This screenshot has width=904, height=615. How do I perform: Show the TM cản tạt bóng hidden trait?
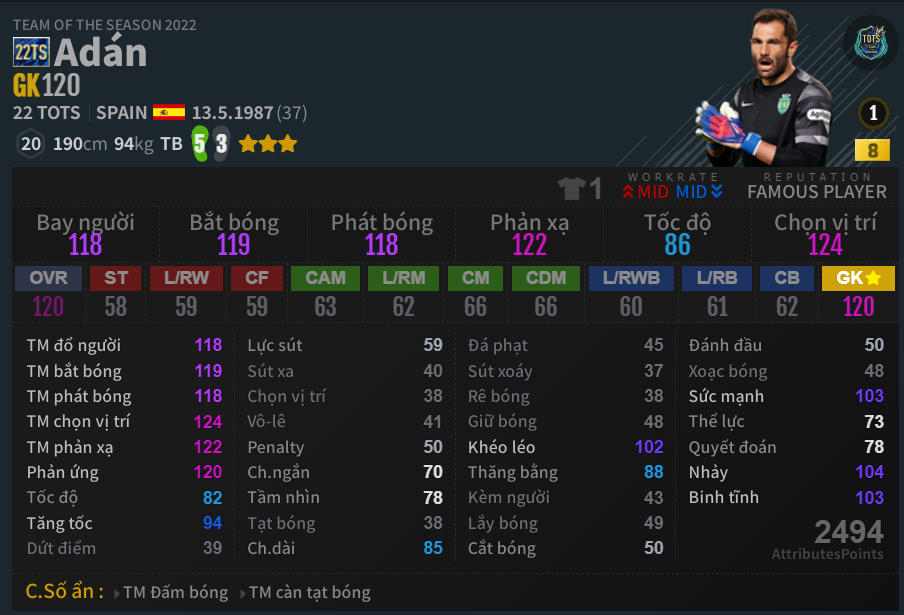(x=309, y=592)
